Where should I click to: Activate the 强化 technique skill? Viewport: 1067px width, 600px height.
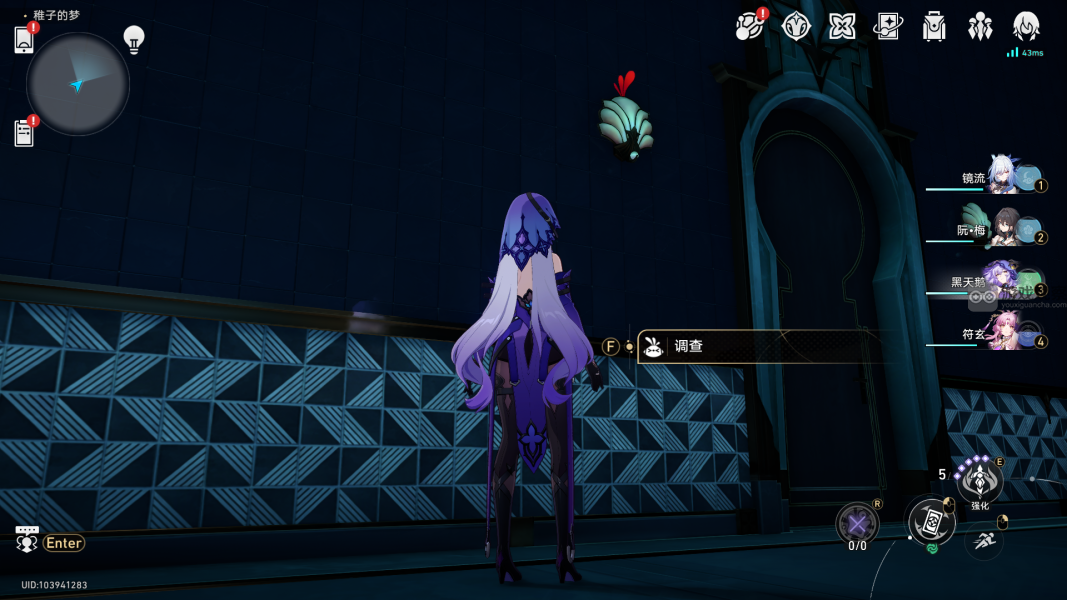pyautogui.click(x=979, y=481)
